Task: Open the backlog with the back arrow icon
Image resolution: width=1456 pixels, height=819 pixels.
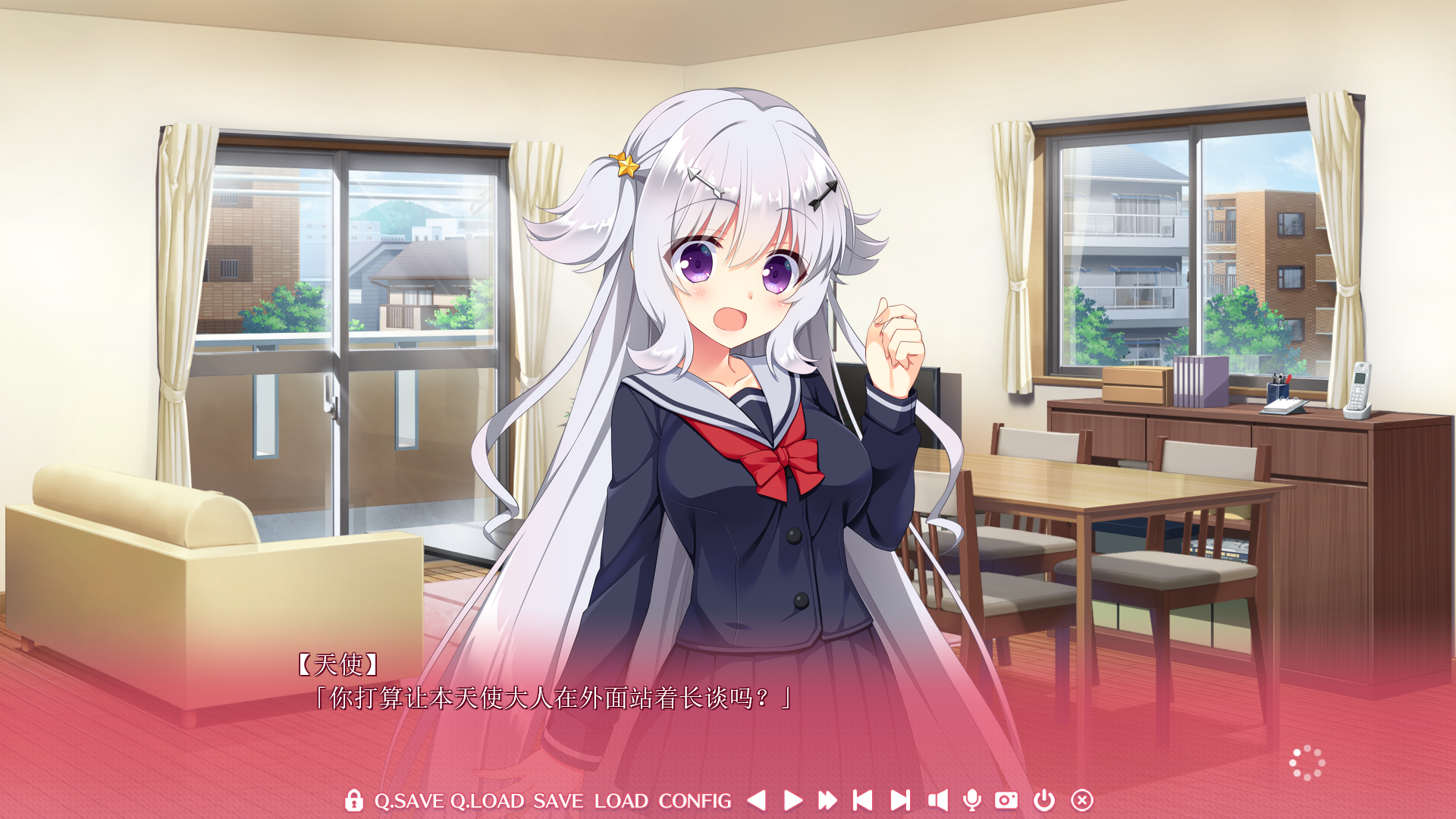Action: pos(756,800)
